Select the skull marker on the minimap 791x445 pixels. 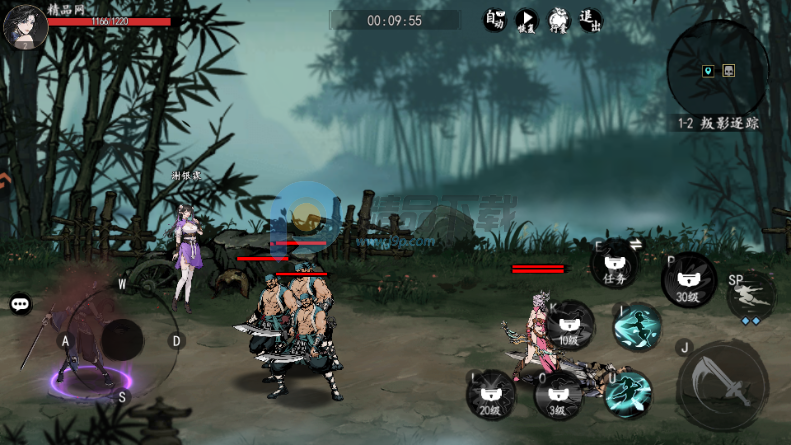click(x=729, y=71)
